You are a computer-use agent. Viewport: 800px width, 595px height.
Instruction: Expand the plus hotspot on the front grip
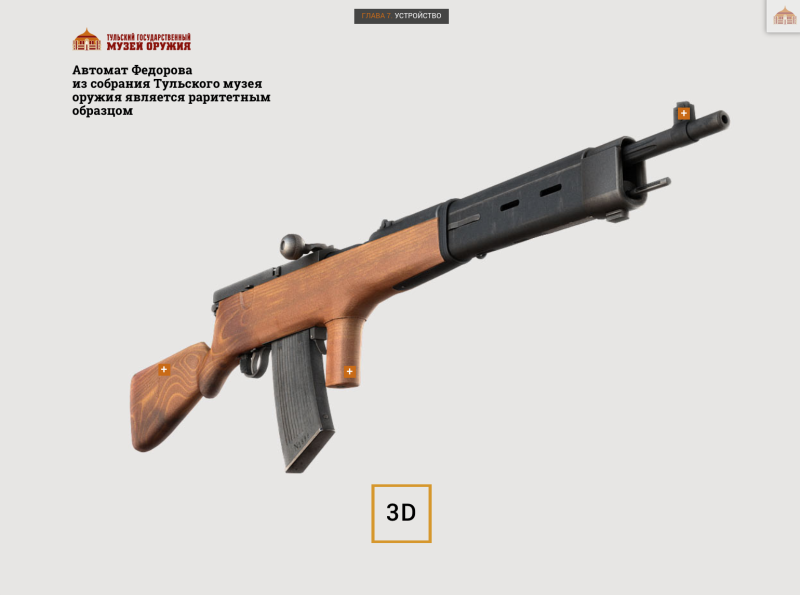(x=349, y=372)
